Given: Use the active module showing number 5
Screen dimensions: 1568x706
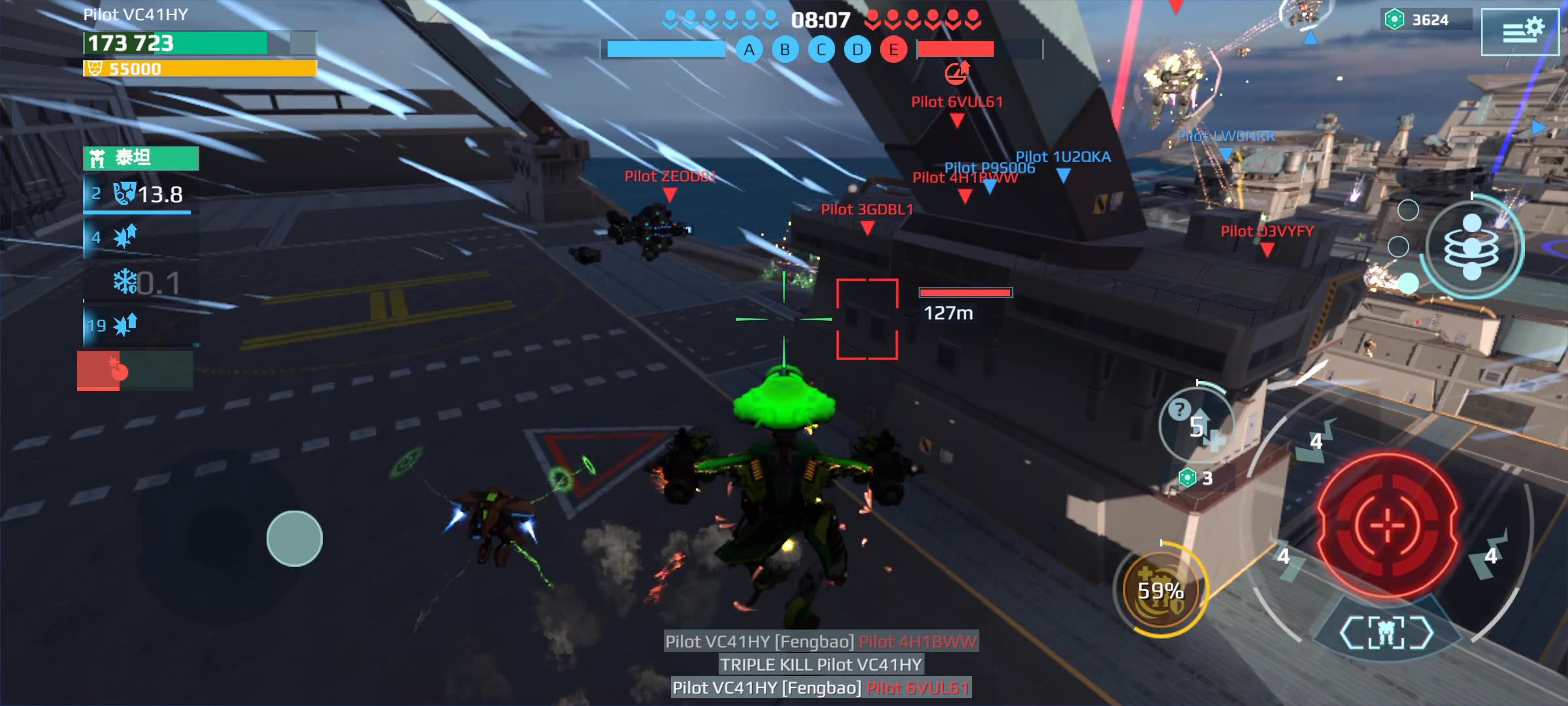Looking at the screenshot, I should click(1196, 426).
